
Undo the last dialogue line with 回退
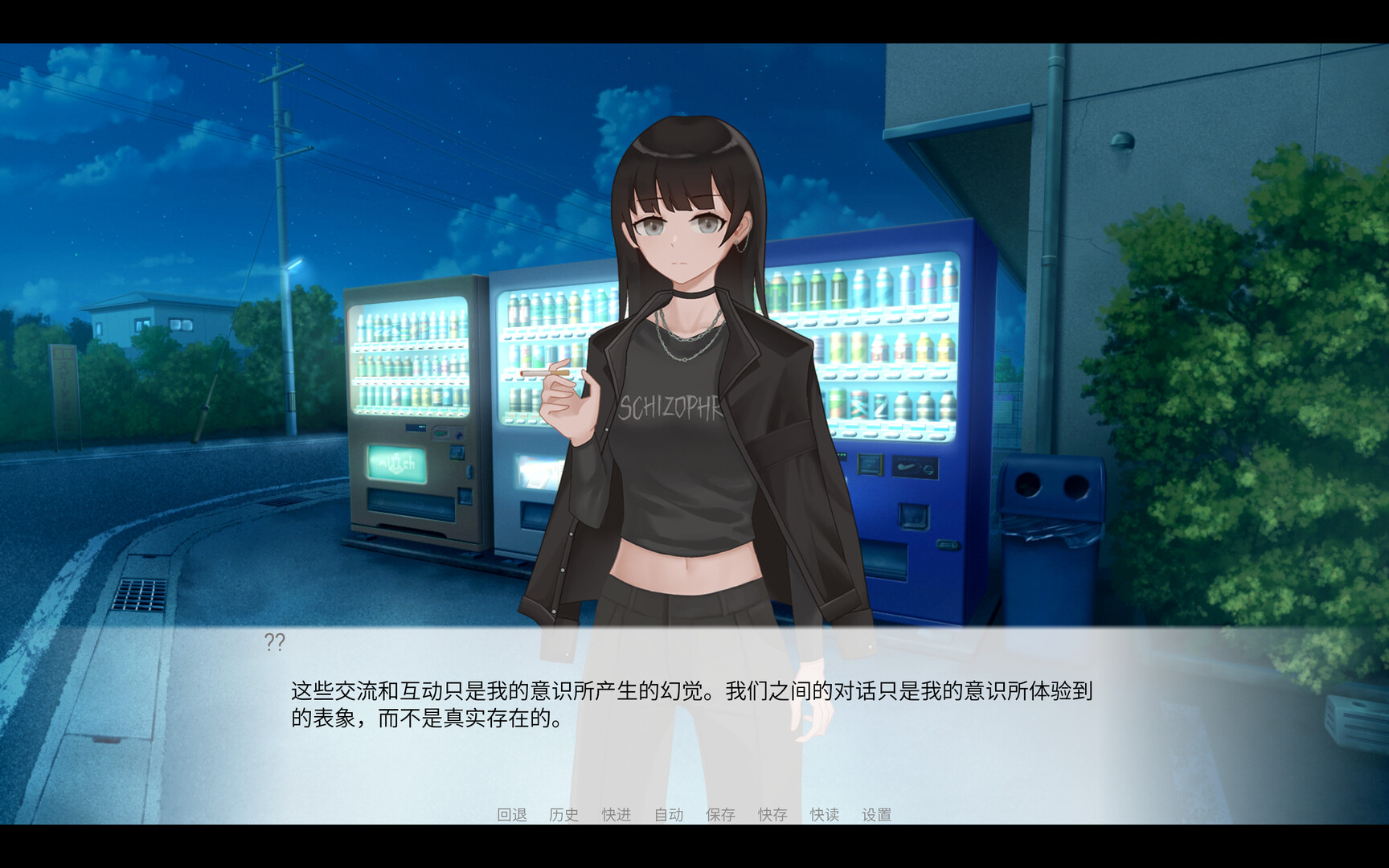pos(513,814)
